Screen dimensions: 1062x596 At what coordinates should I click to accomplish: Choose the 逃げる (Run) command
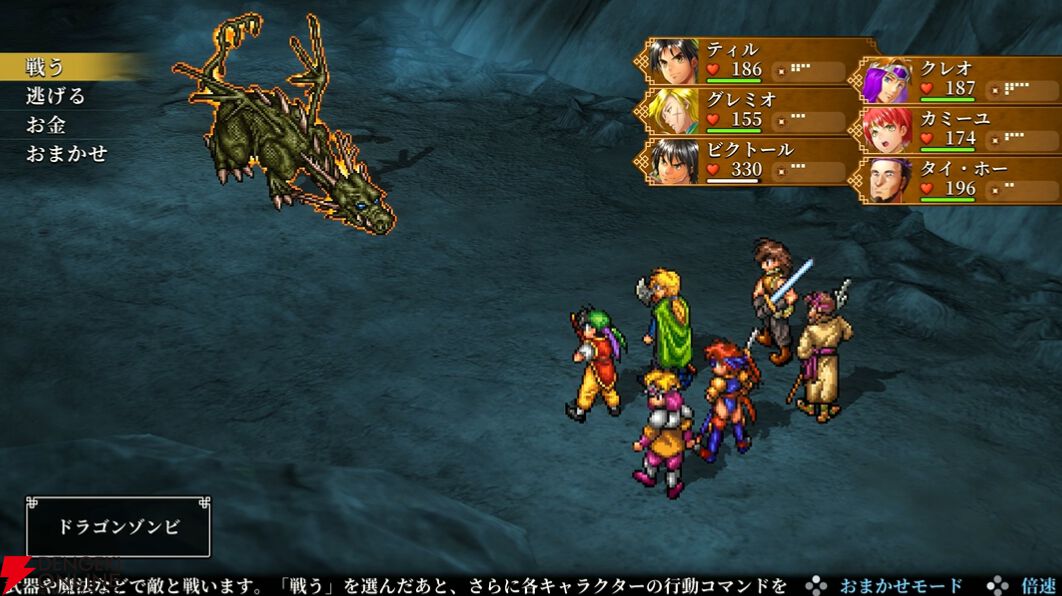click(x=56, y=96)
